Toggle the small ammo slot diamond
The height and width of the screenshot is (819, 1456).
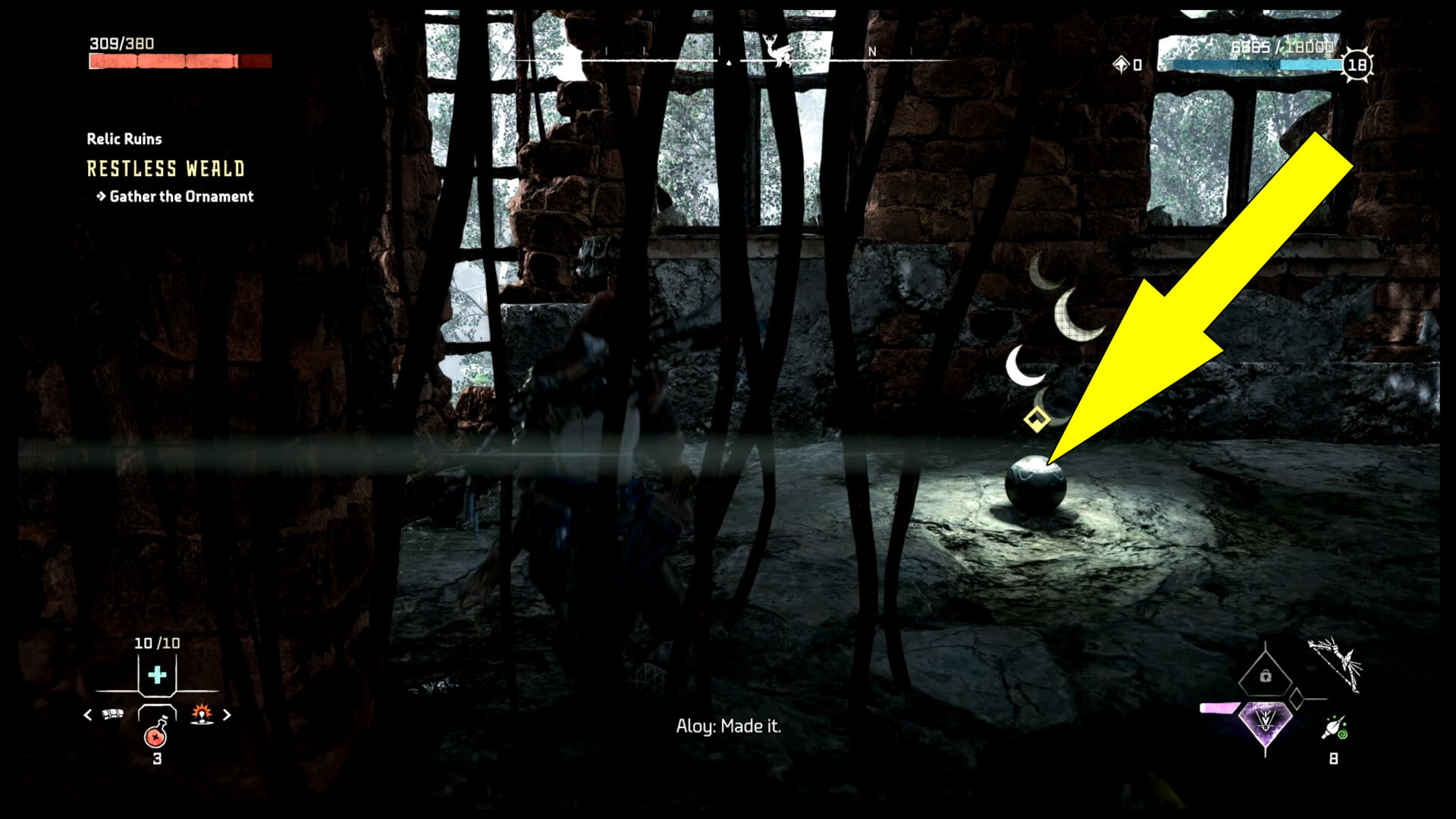[1295, 699]
